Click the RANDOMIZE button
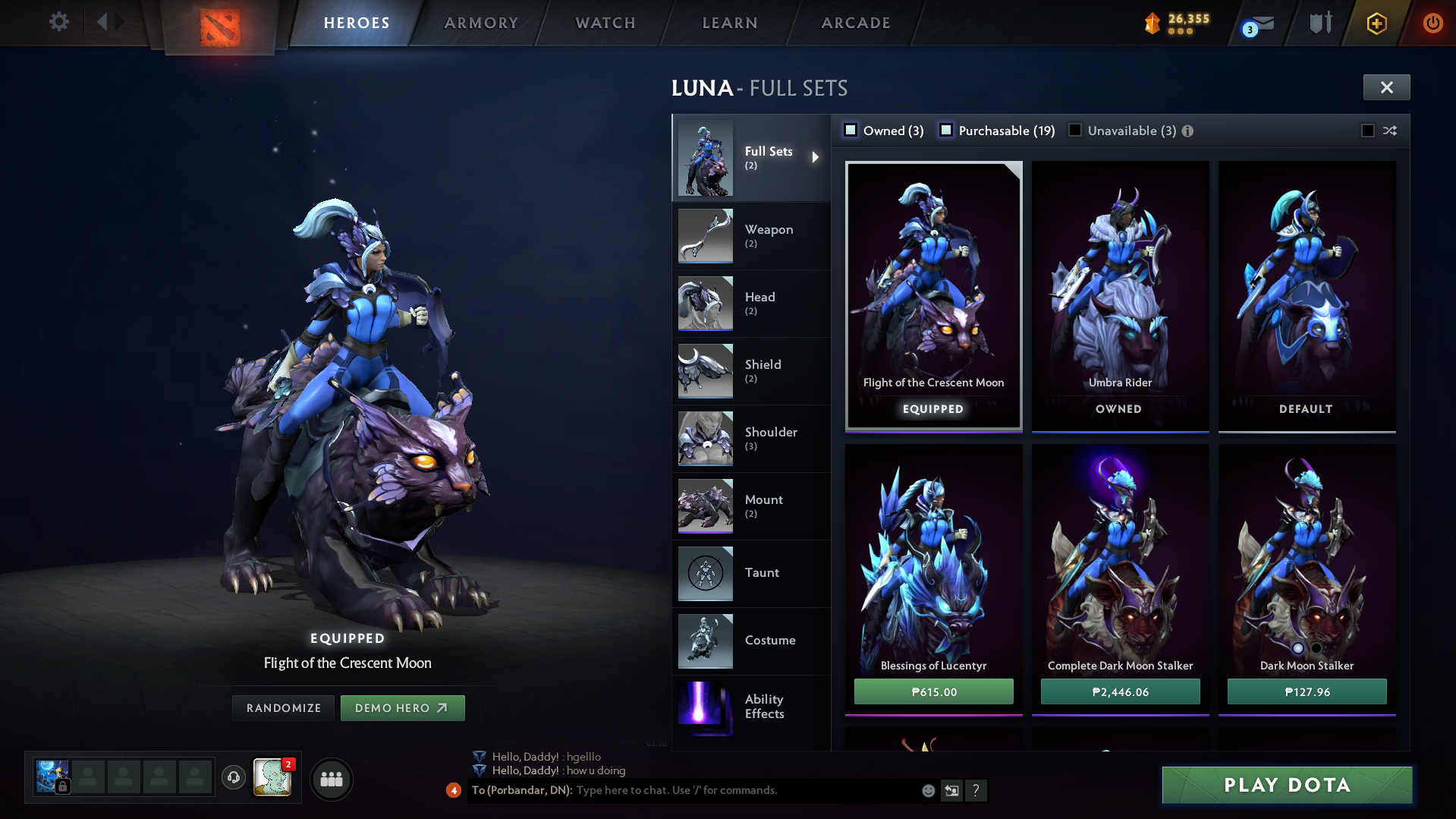The width and height of the screenshot is (1456, 819). point(283,707)
